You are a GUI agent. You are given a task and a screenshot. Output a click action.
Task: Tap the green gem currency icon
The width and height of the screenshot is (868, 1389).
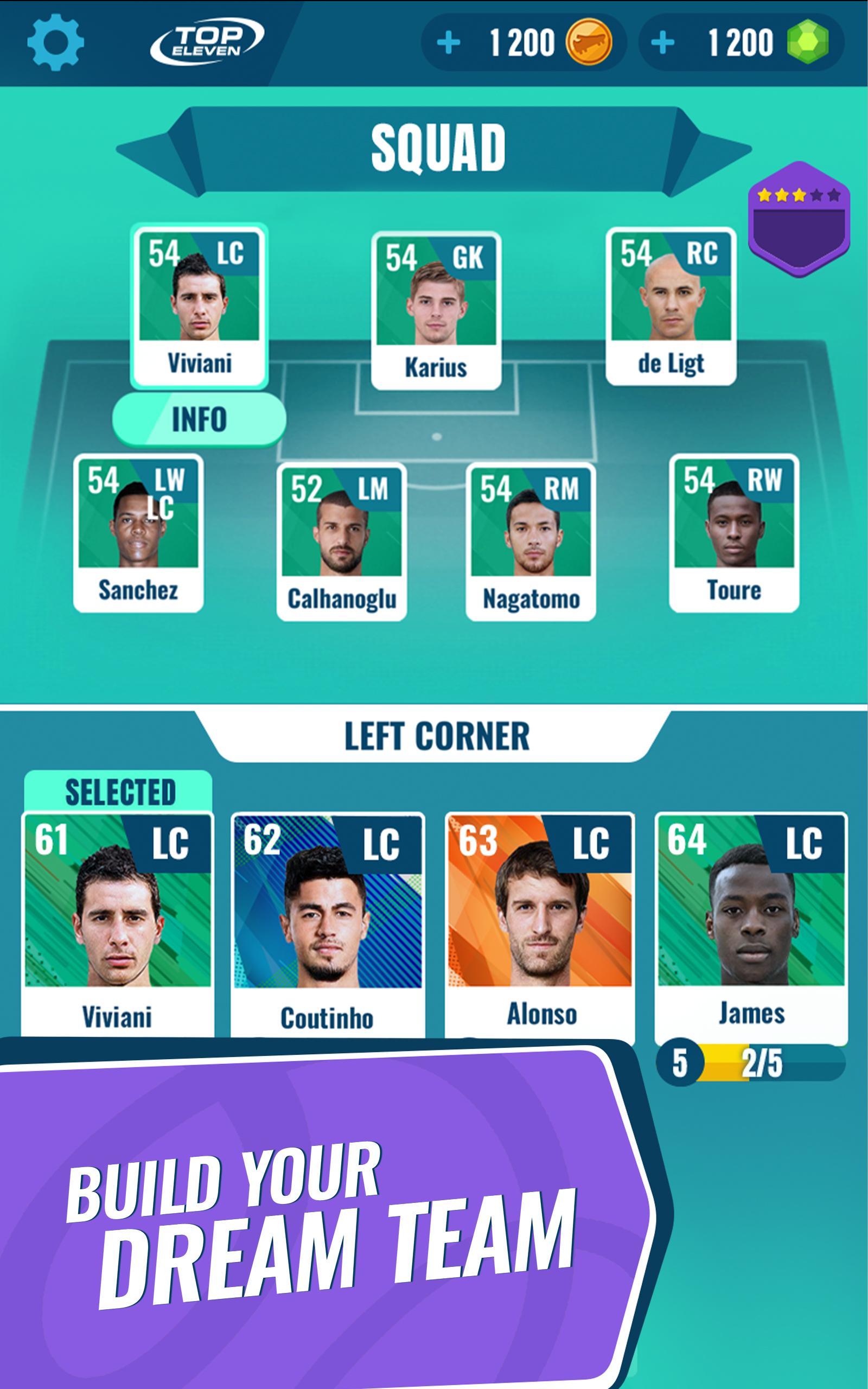(807, 41)
